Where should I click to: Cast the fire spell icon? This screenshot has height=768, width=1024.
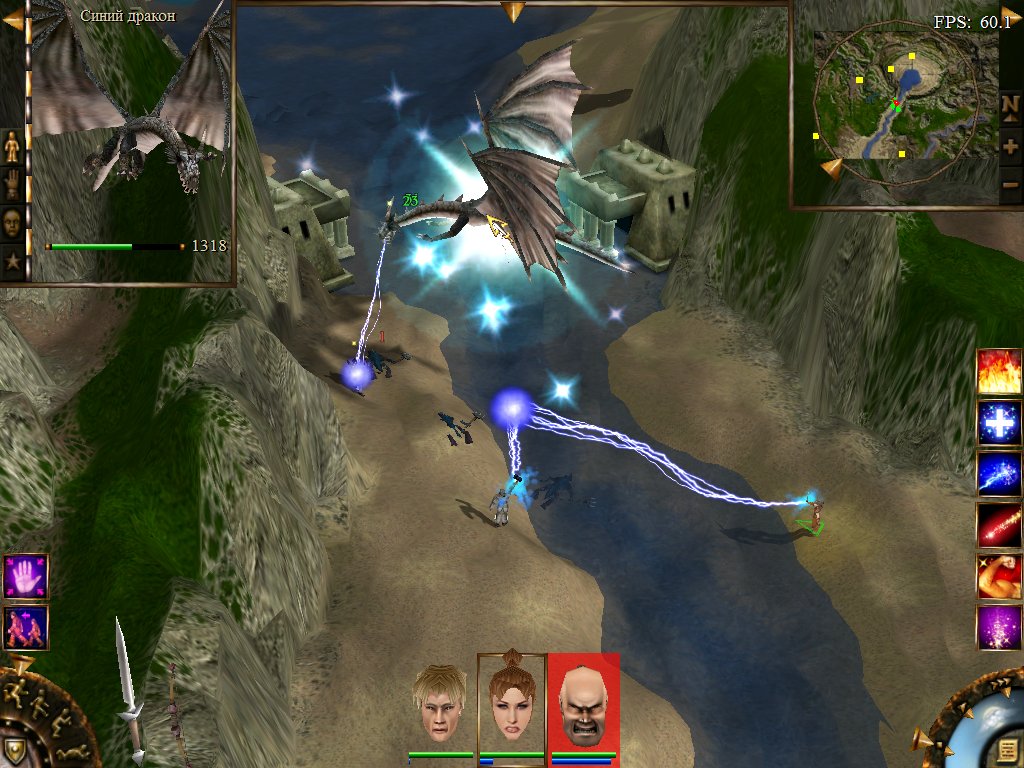[x=999, y=371]
